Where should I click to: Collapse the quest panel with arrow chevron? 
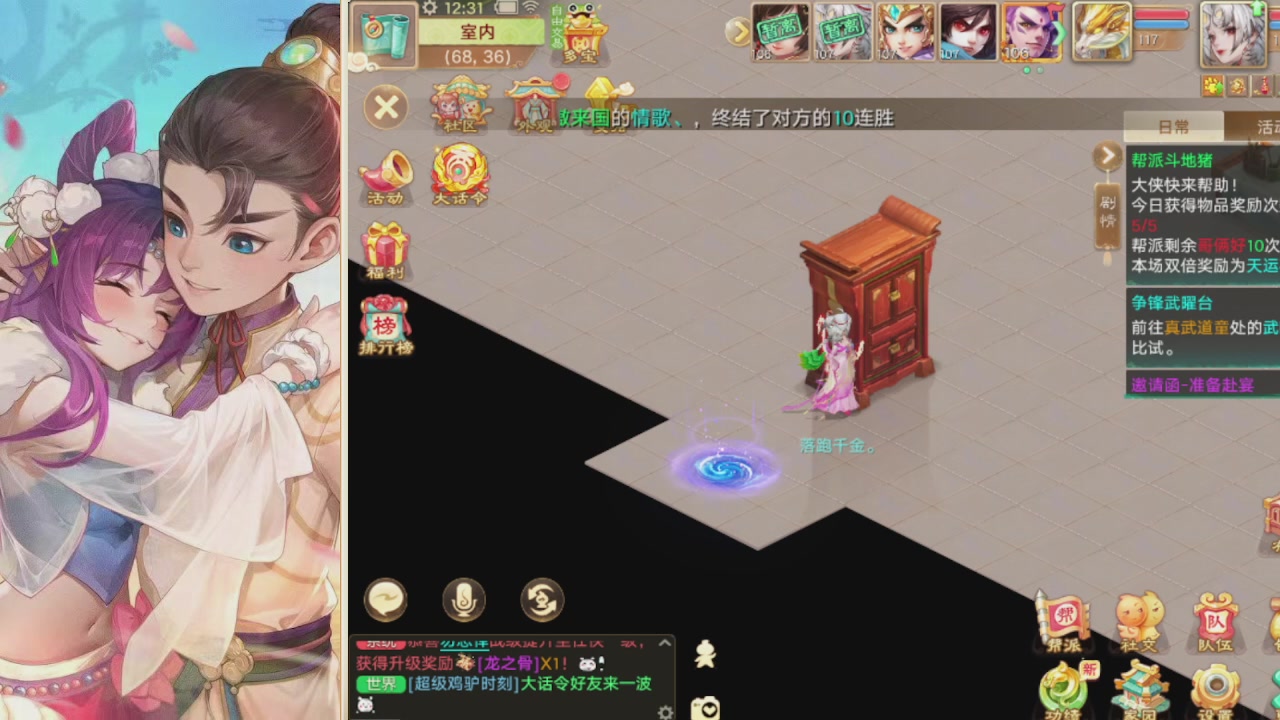1107,156
